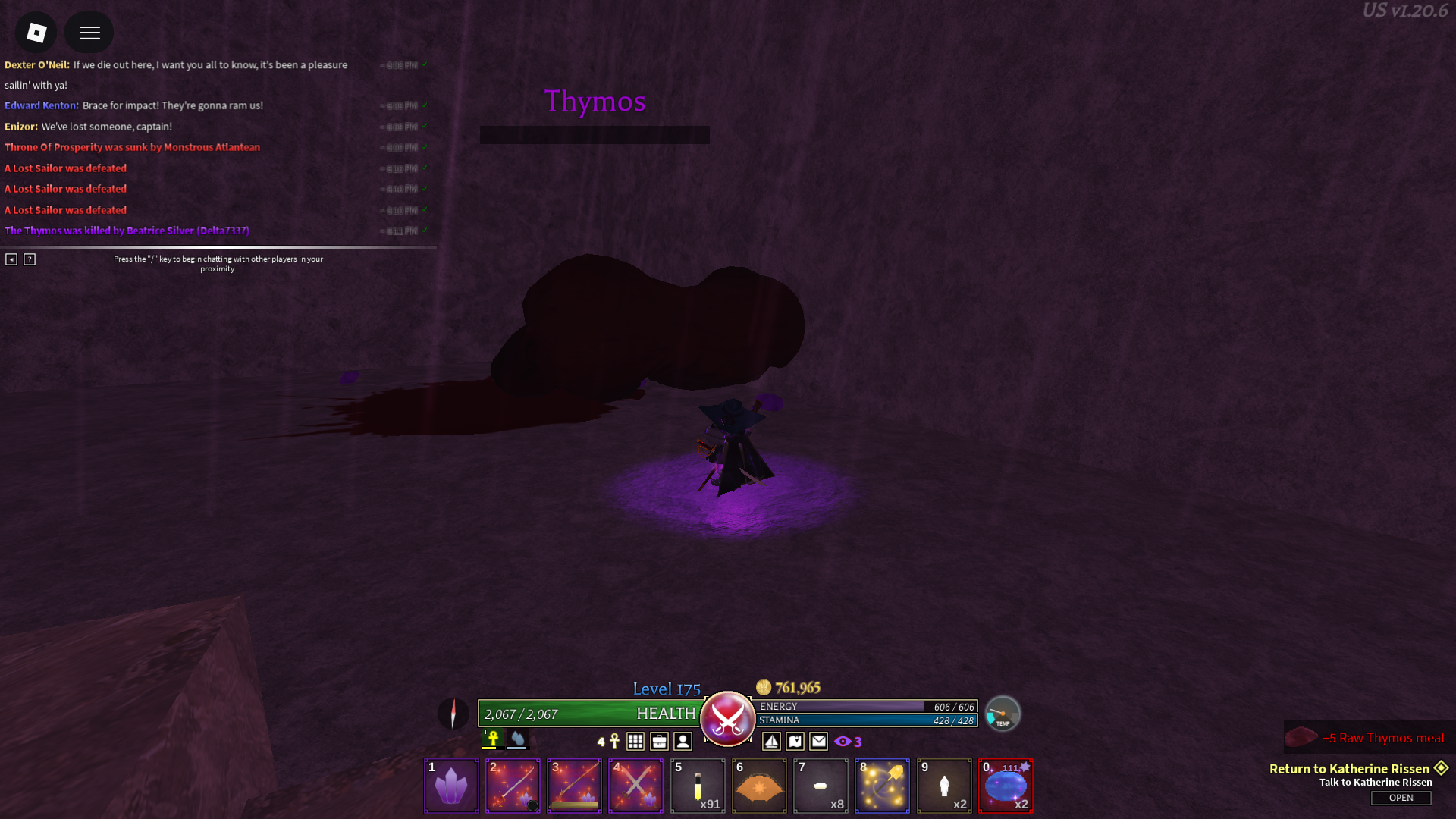1456x819 pixels.
Task: Select the white figure item in slot 9
Action: pyautogui.click(x=944, y=786)
